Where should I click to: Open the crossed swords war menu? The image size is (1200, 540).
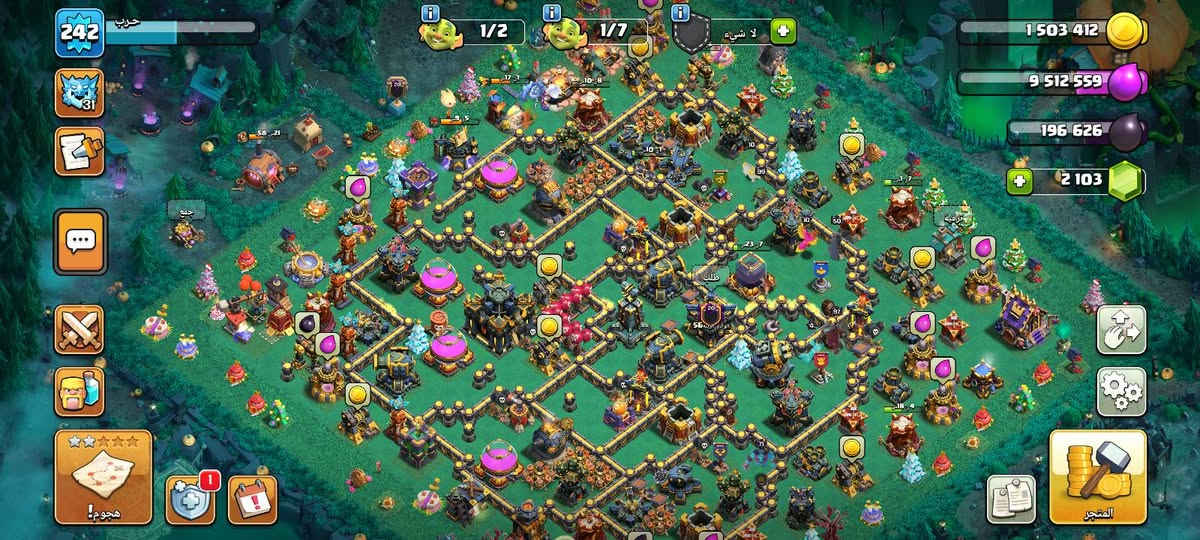coord(79,329)
